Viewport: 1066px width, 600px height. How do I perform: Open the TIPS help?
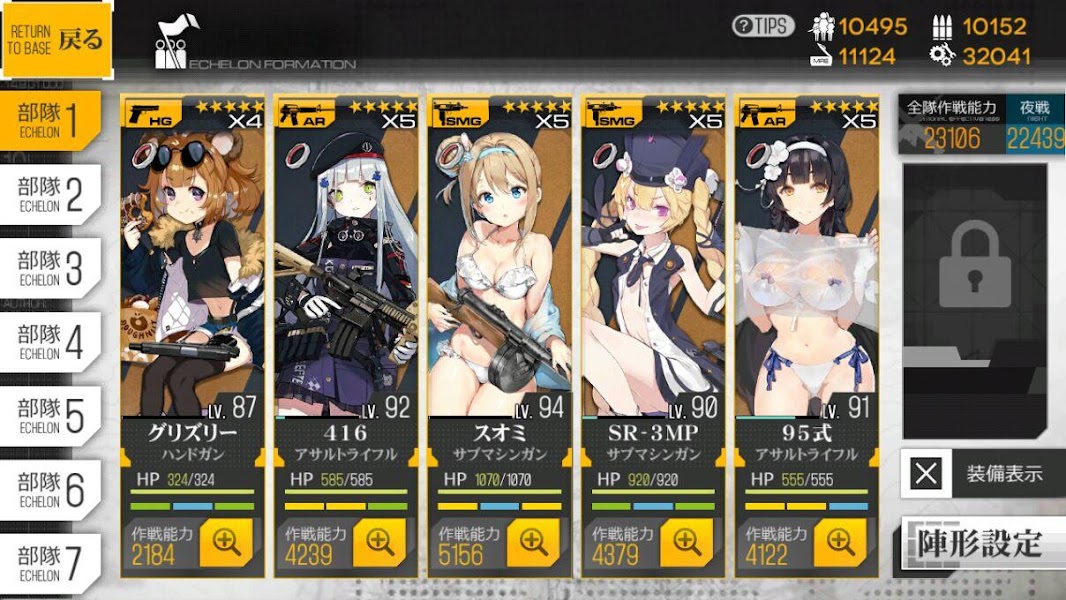click(762, 26)
